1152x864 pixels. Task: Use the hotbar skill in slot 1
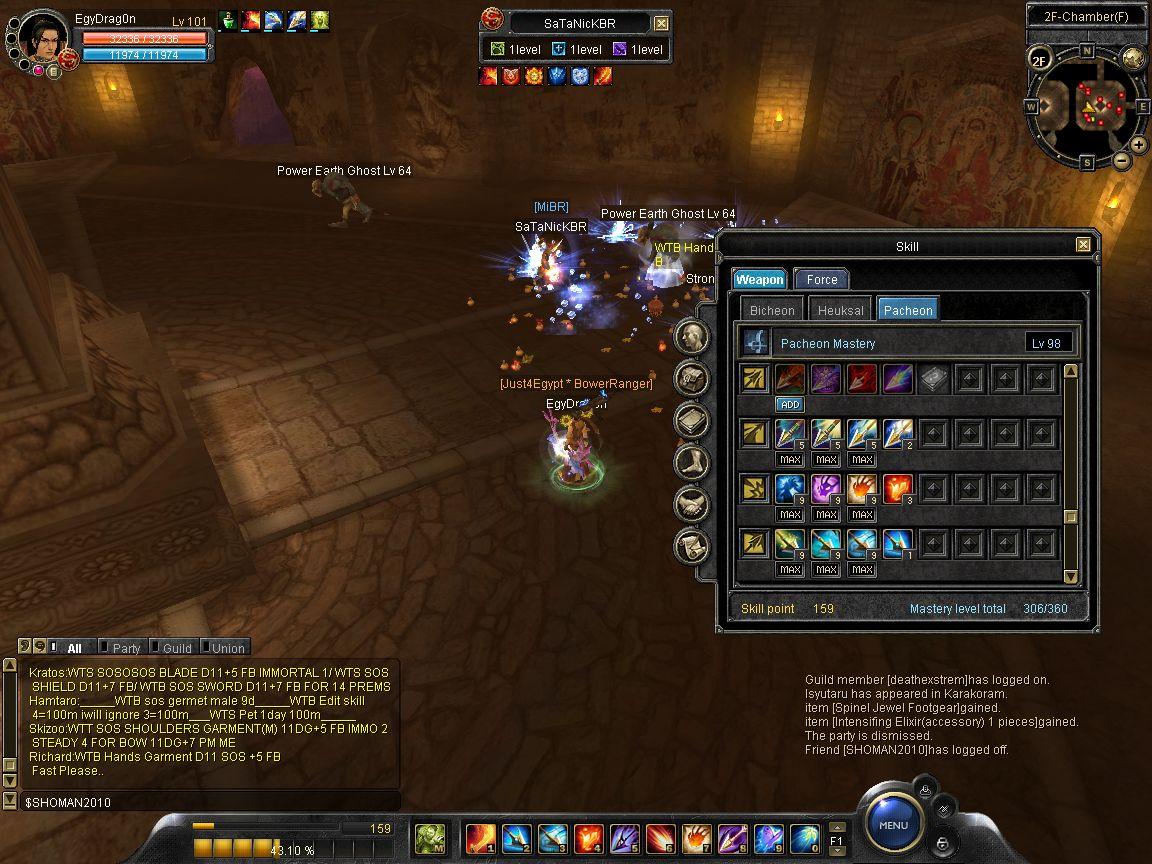[480, 836]
